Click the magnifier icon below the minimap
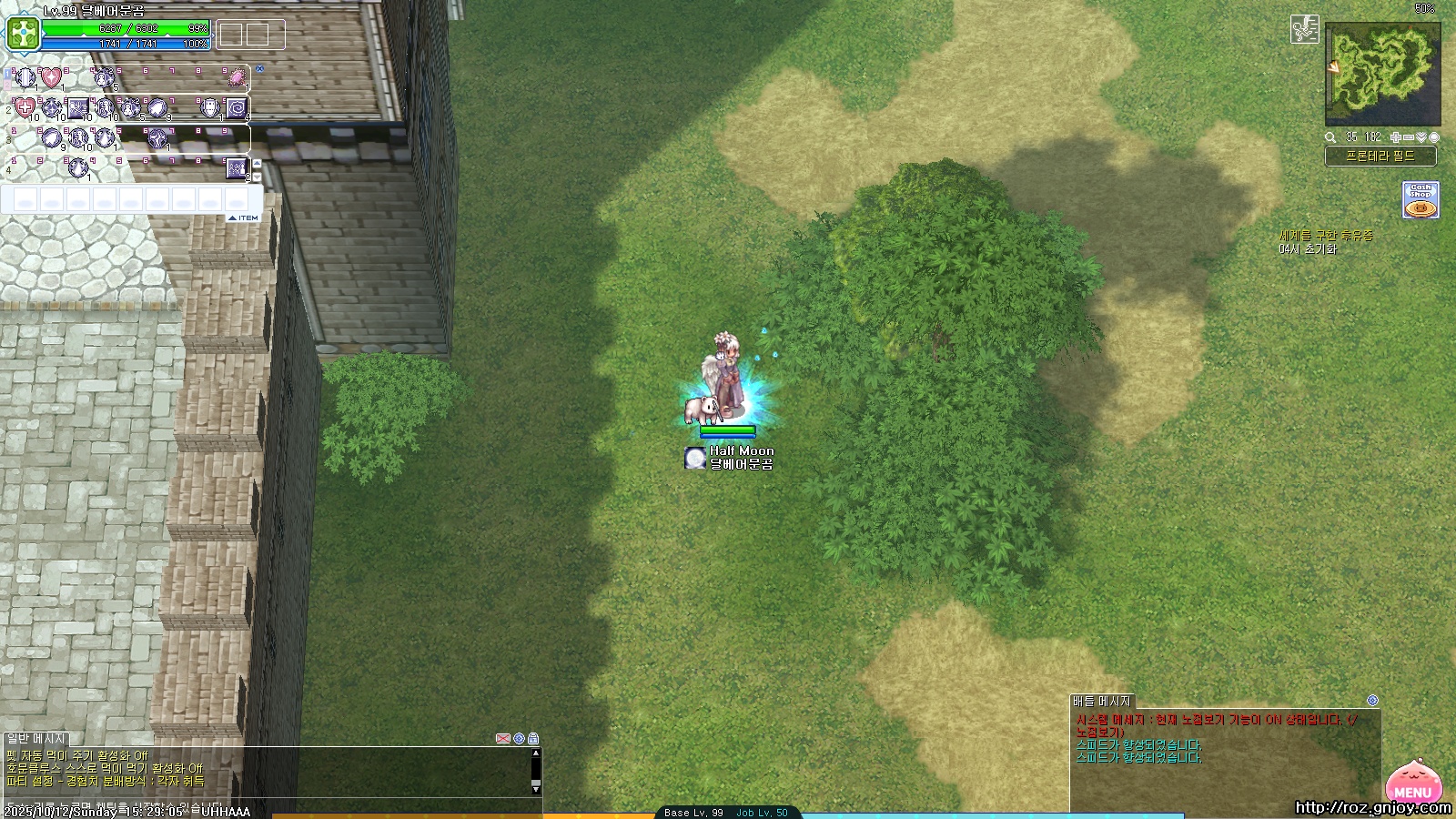Viewport: 1456px width, 819px height. click(x=1330, y=137)
